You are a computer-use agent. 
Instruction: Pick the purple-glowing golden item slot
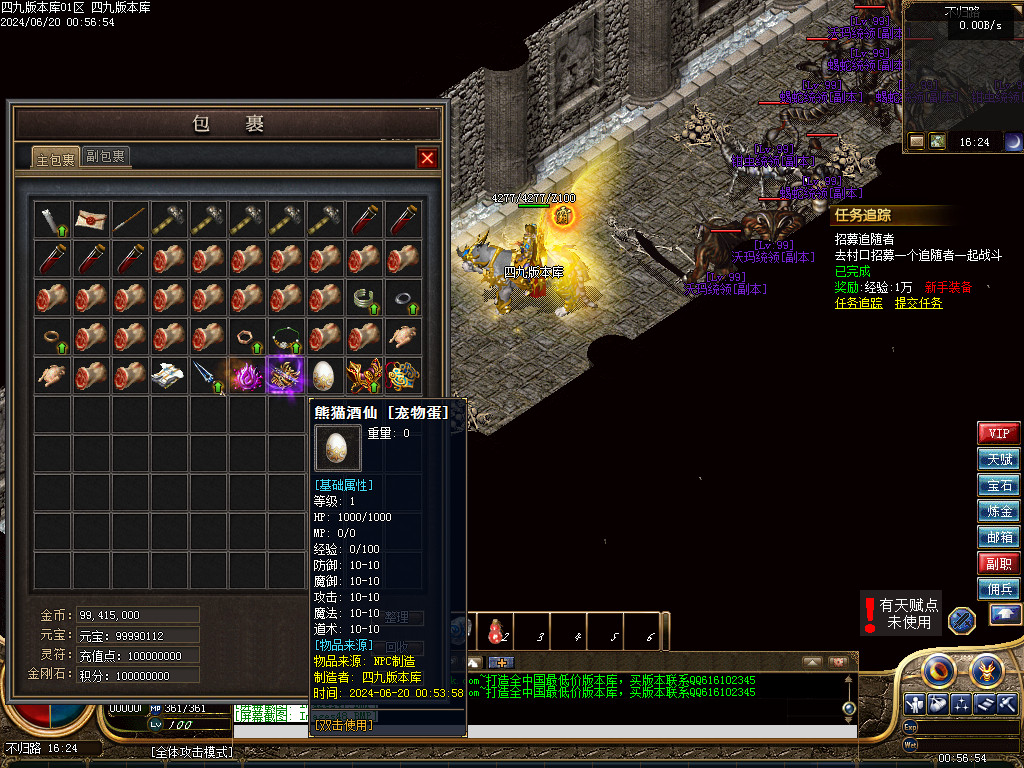(286, 376)
